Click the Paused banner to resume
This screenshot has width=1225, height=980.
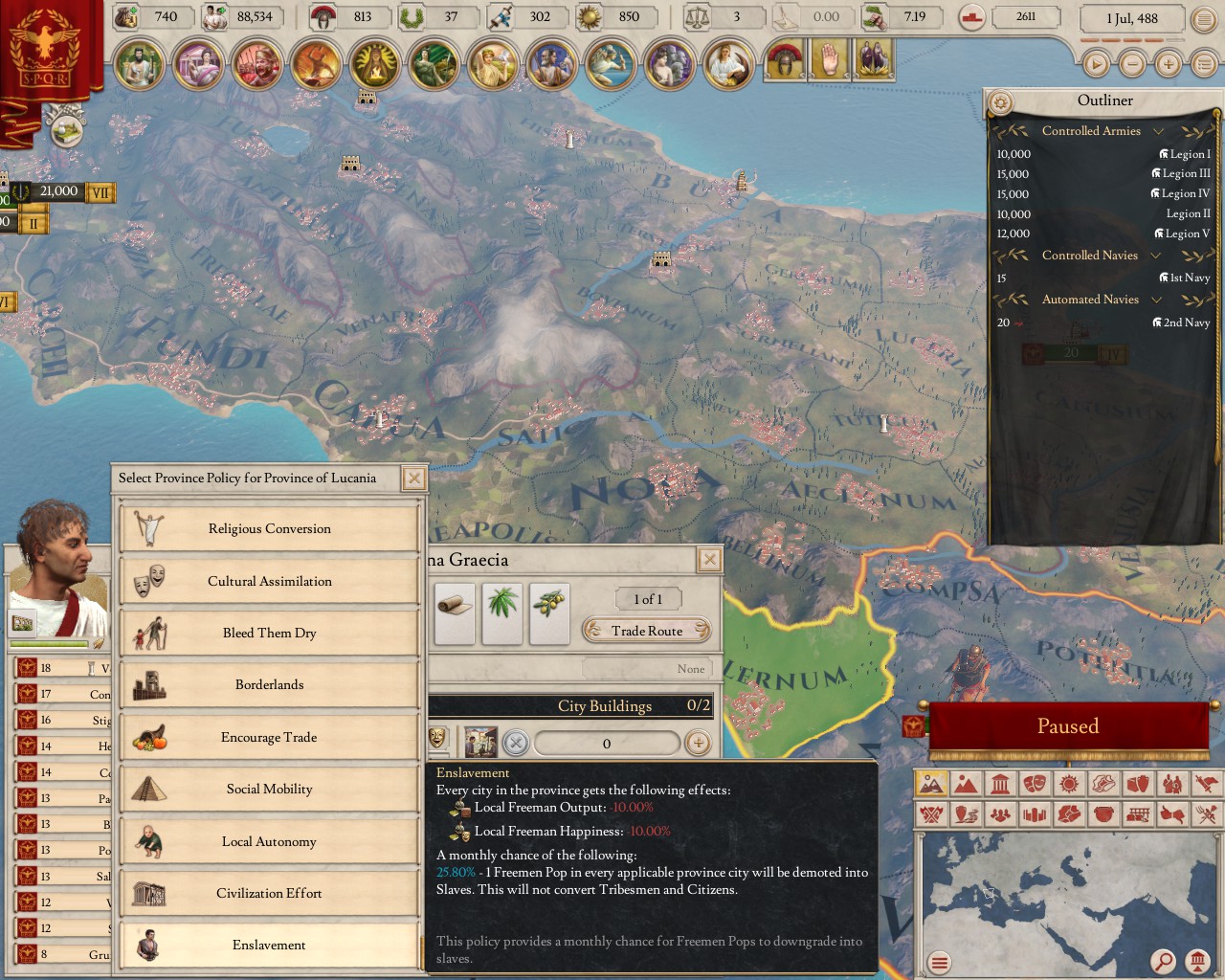(1067, 726)
